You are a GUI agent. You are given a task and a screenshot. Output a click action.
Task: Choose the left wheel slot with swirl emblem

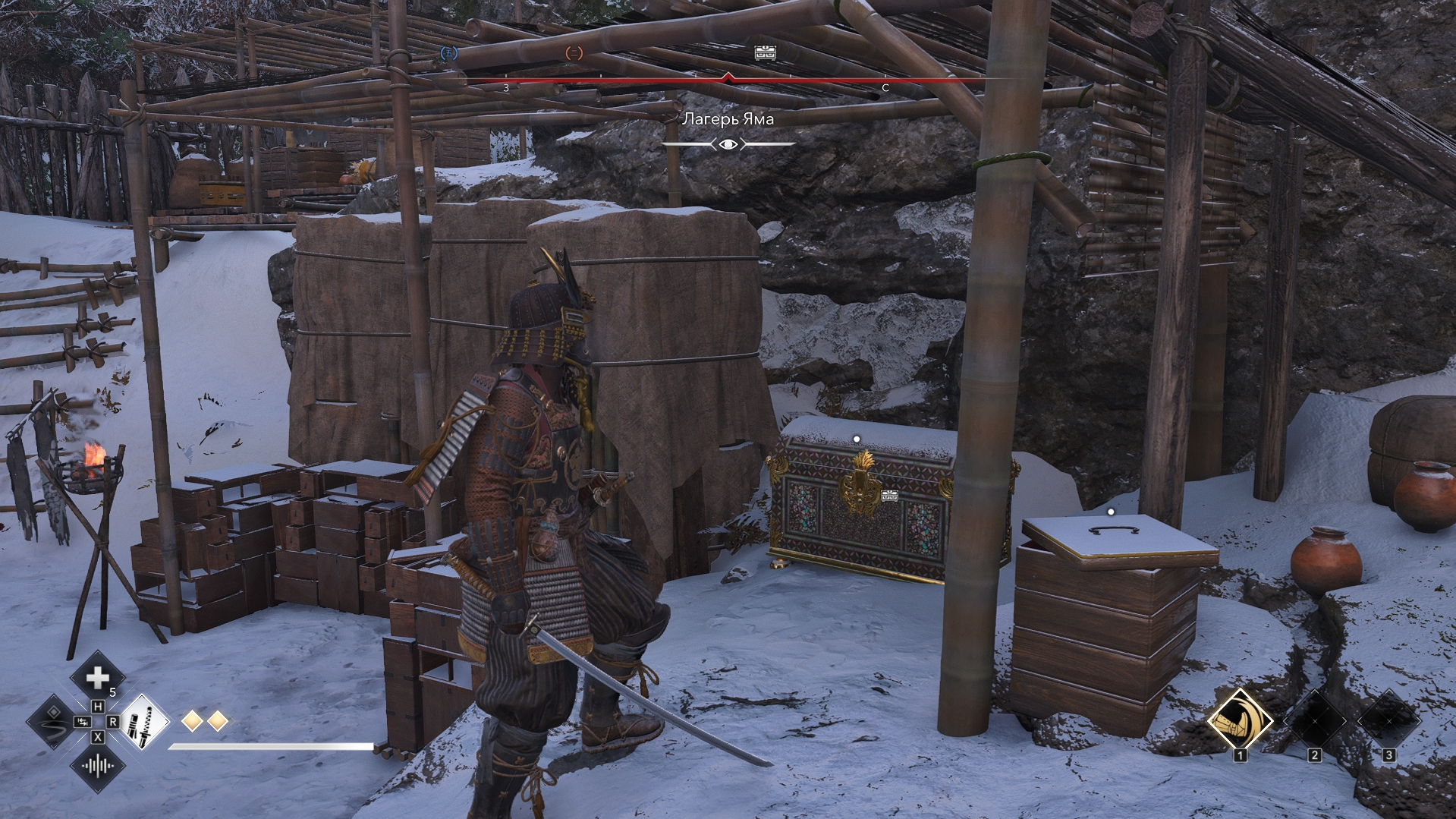[53, 721]
